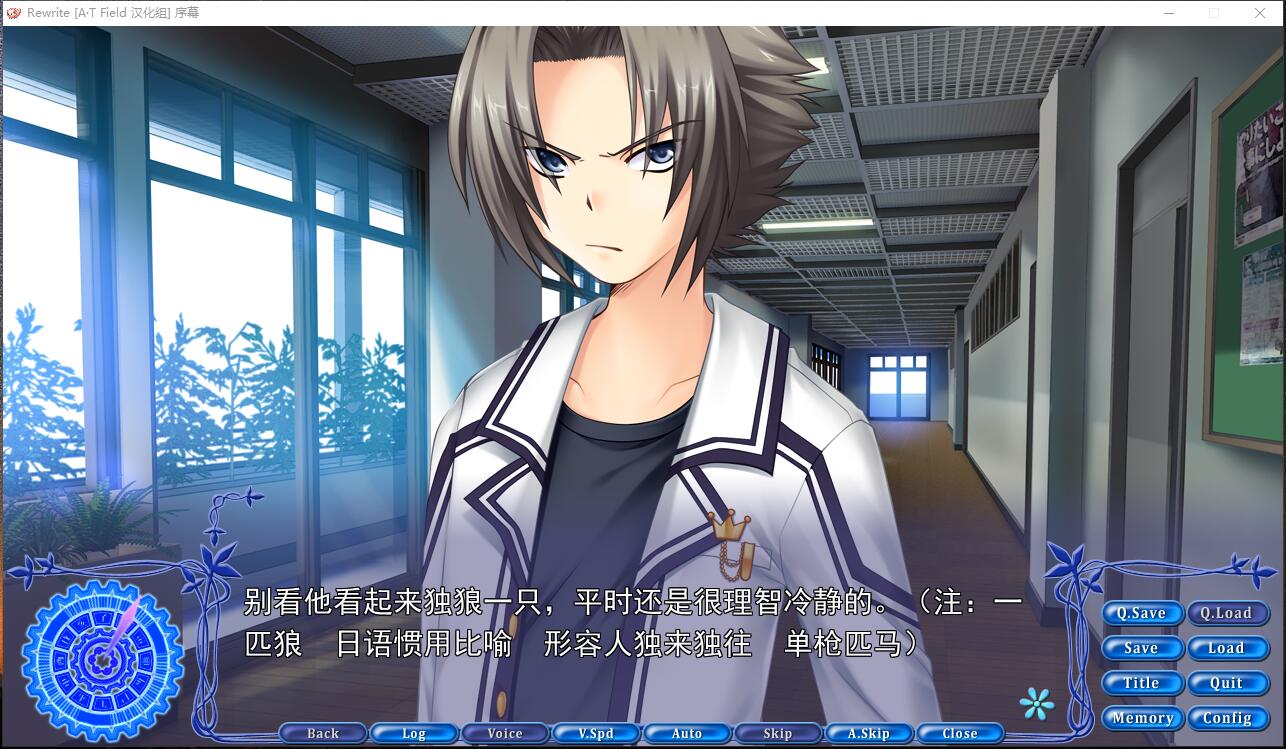This screenshot has width=1286, height=749.
Task: Open the Config settings
Action: coord(1228,718)
